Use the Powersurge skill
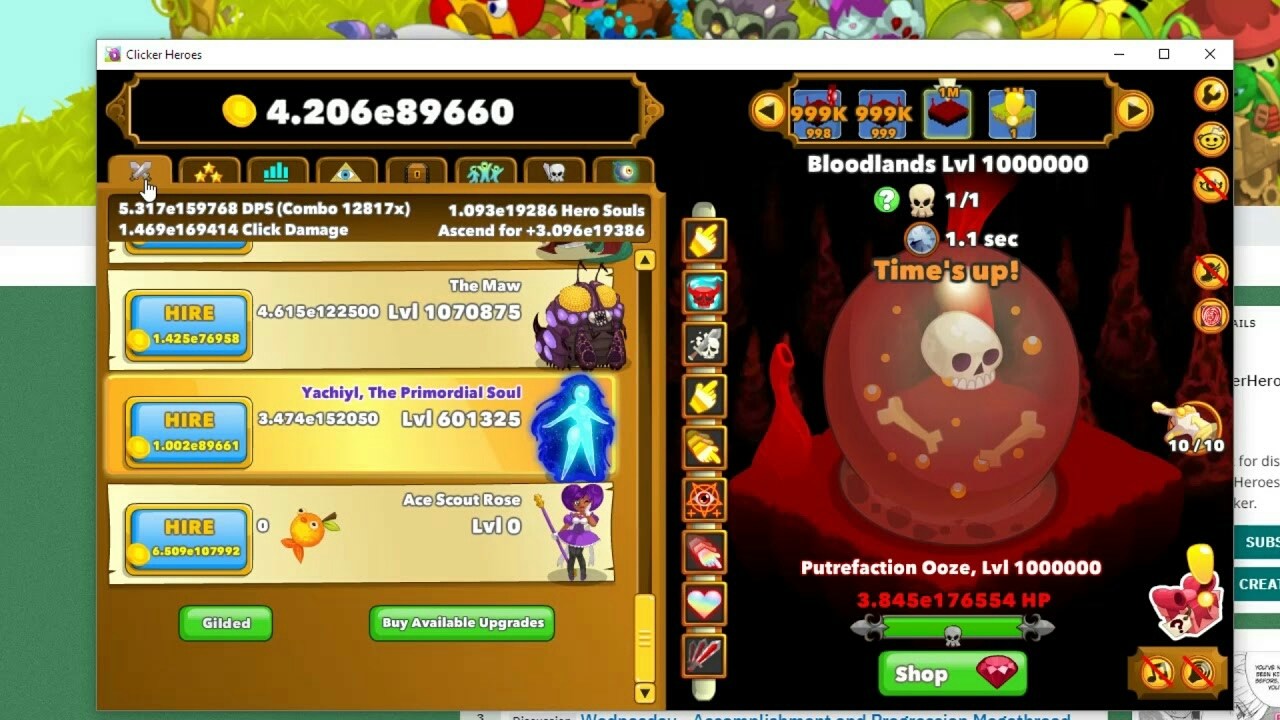 703,290
